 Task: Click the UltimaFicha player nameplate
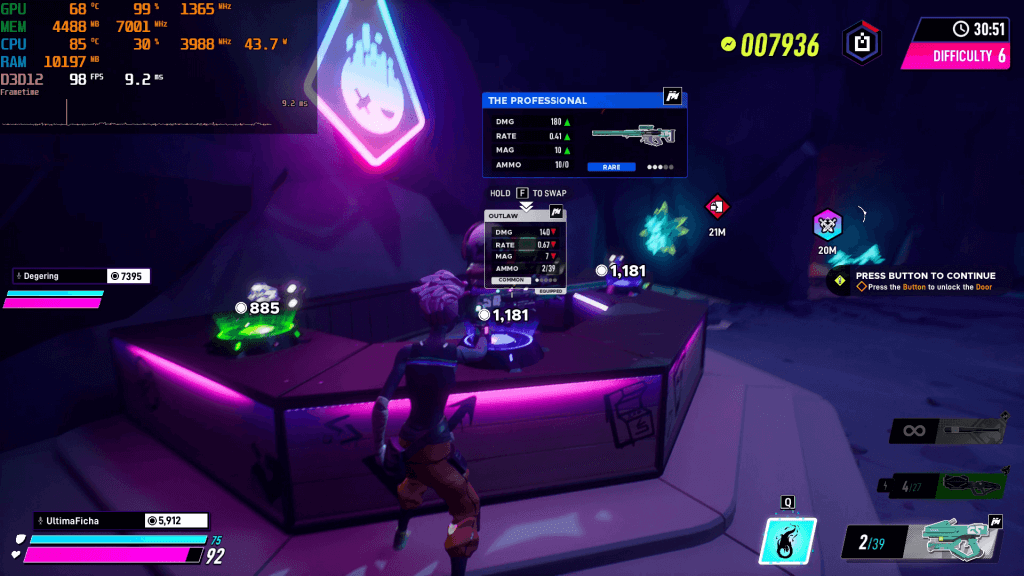[x=121, y=520]
